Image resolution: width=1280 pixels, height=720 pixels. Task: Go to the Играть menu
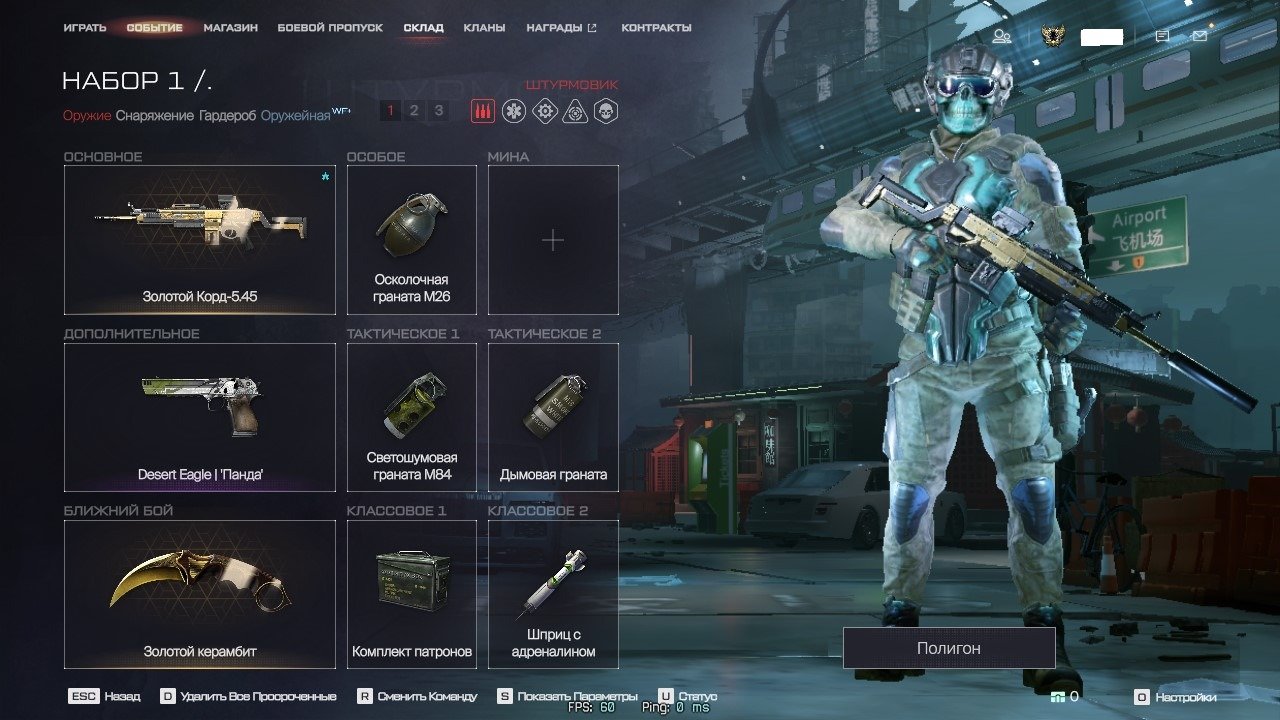85,28
